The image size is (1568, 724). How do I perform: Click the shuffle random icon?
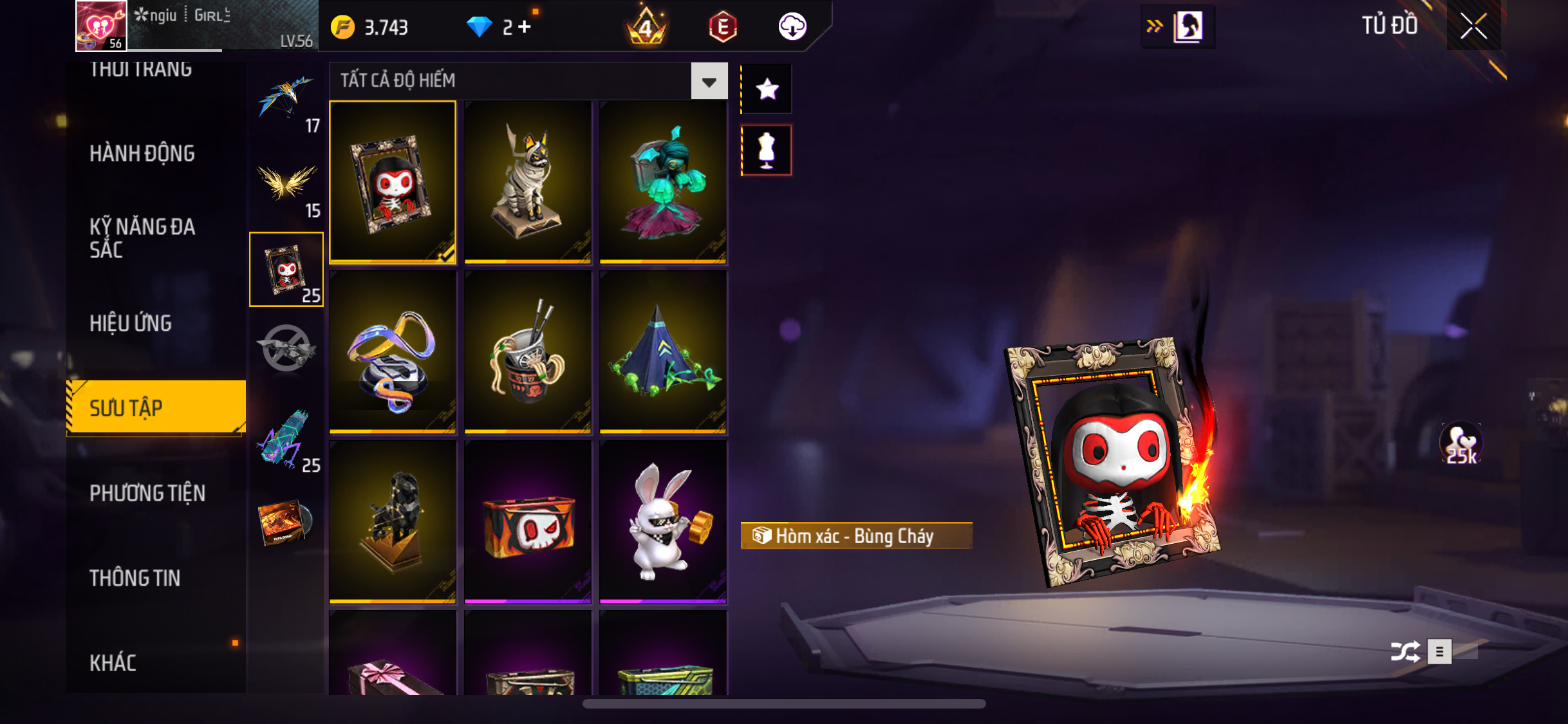1404,651
